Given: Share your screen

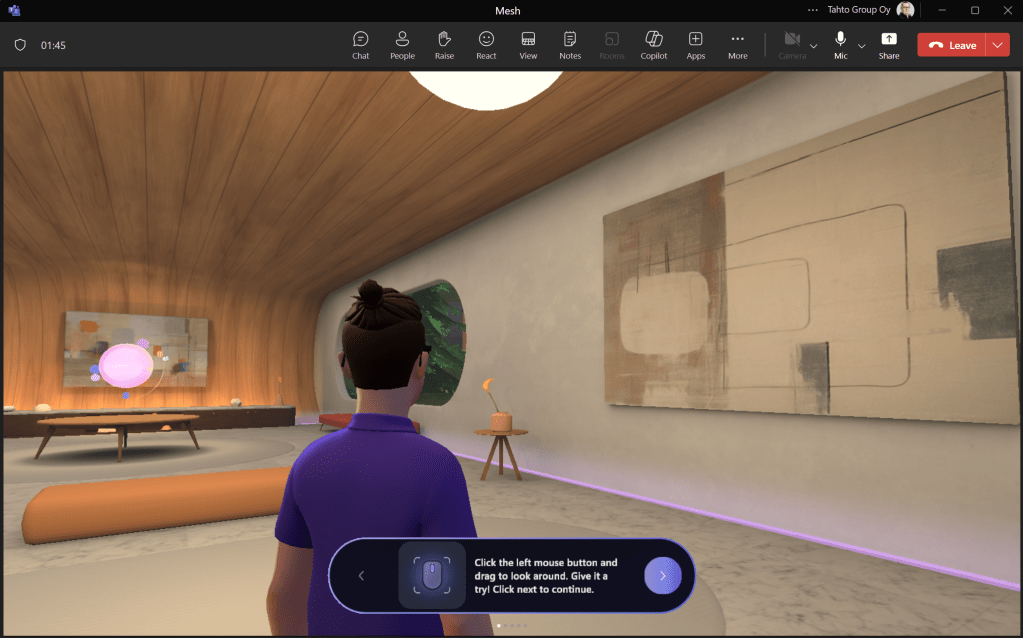Looking at the screenshot, I should click(889, 44).
